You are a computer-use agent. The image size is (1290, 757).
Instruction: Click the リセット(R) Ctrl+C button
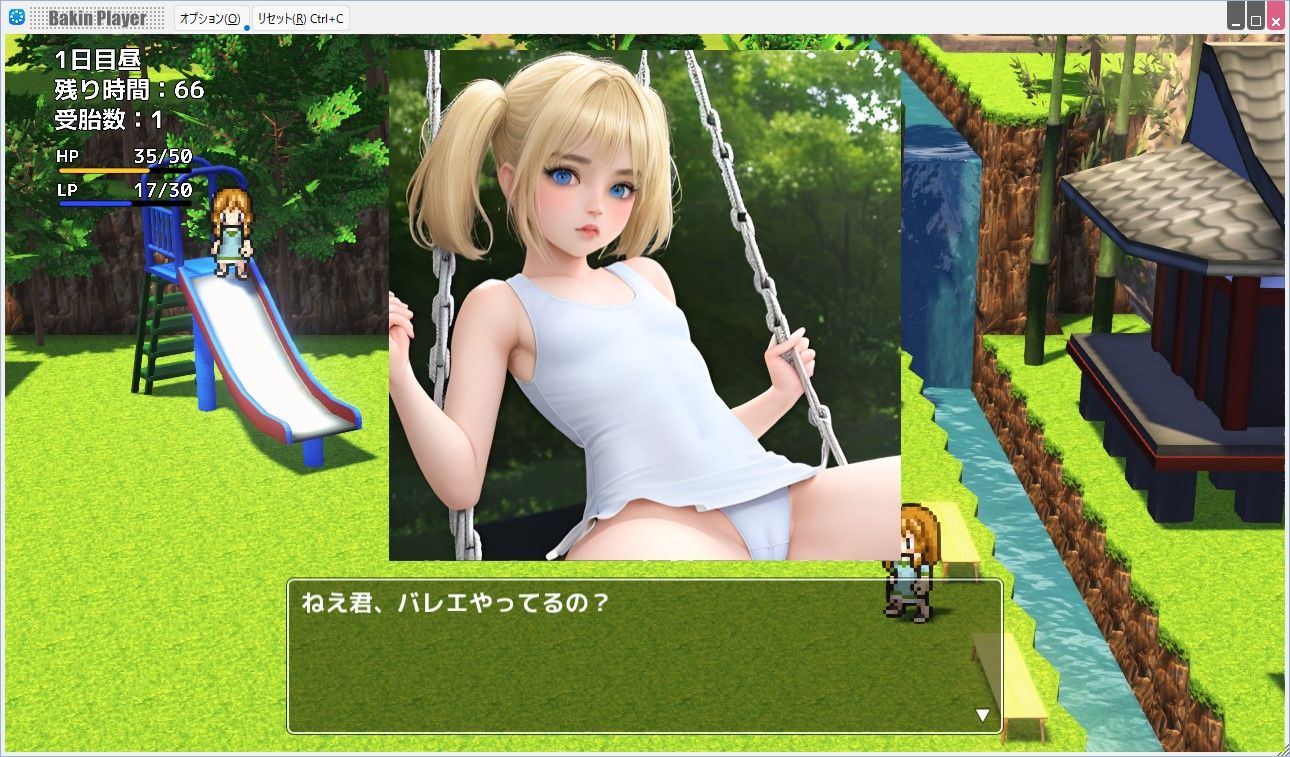click(302, 17)
